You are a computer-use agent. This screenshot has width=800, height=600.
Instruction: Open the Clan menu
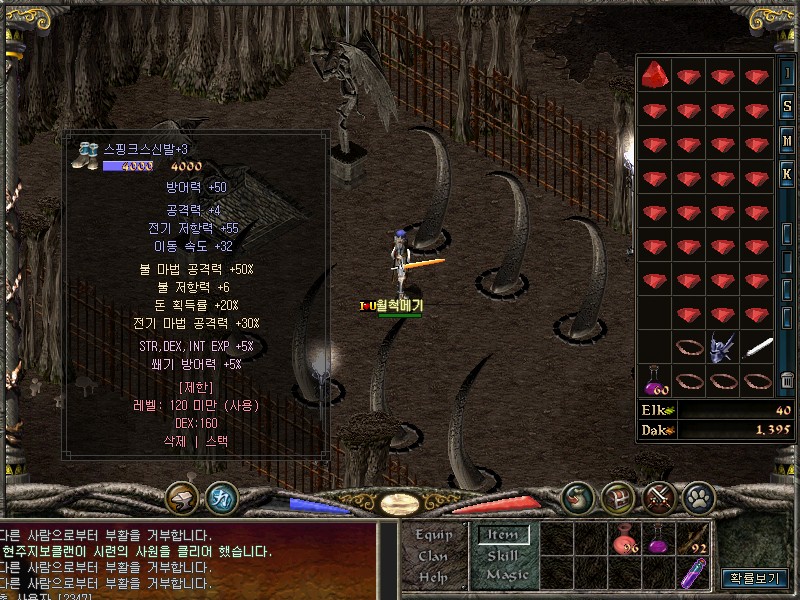click(434, 556)
